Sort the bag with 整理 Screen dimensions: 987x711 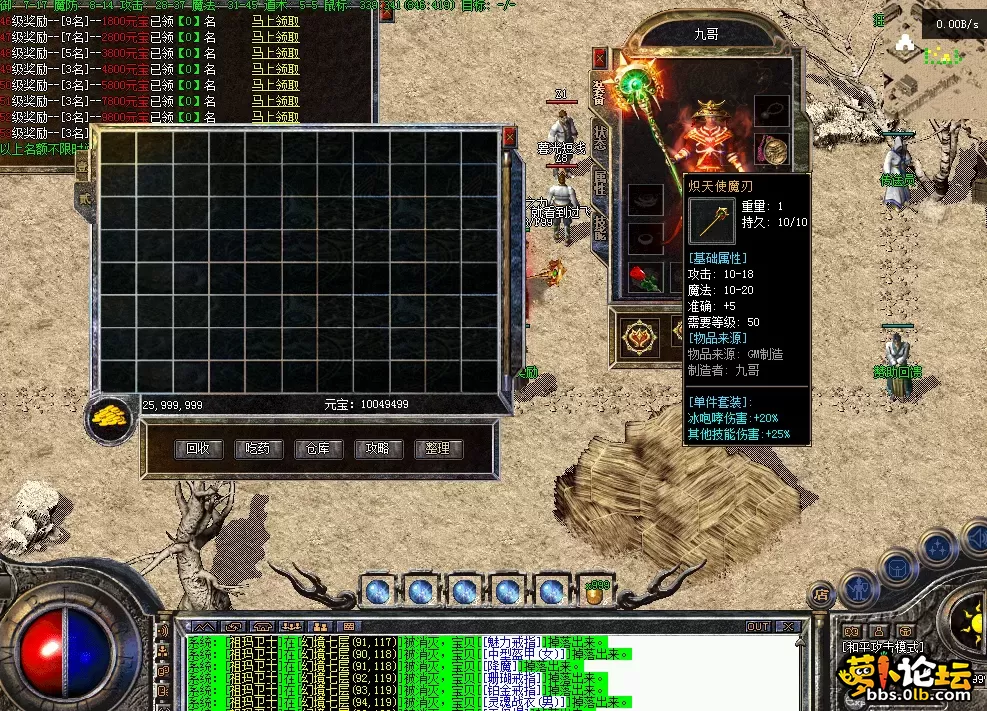tap(438, 449)
